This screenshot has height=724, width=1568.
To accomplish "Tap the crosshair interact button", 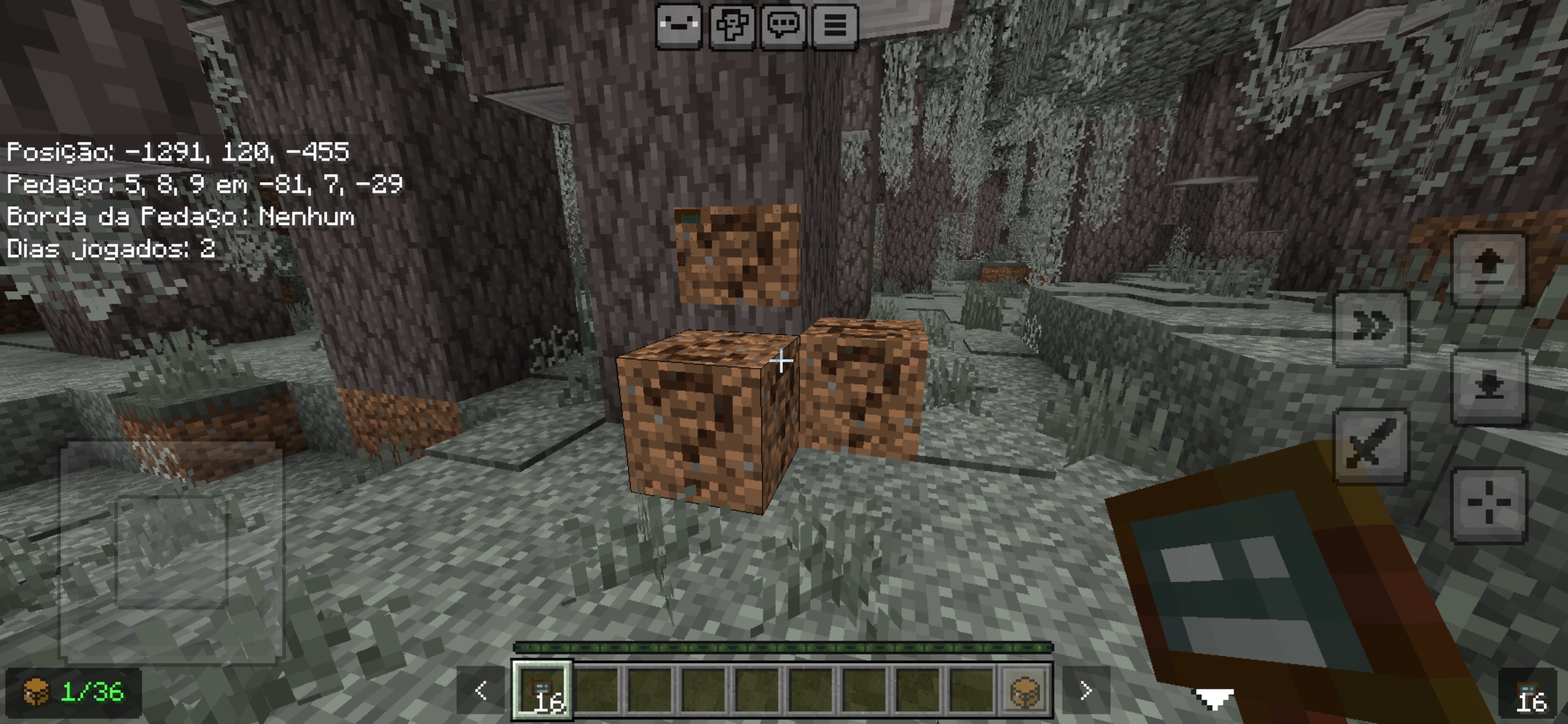I will tap(1488, 504).
